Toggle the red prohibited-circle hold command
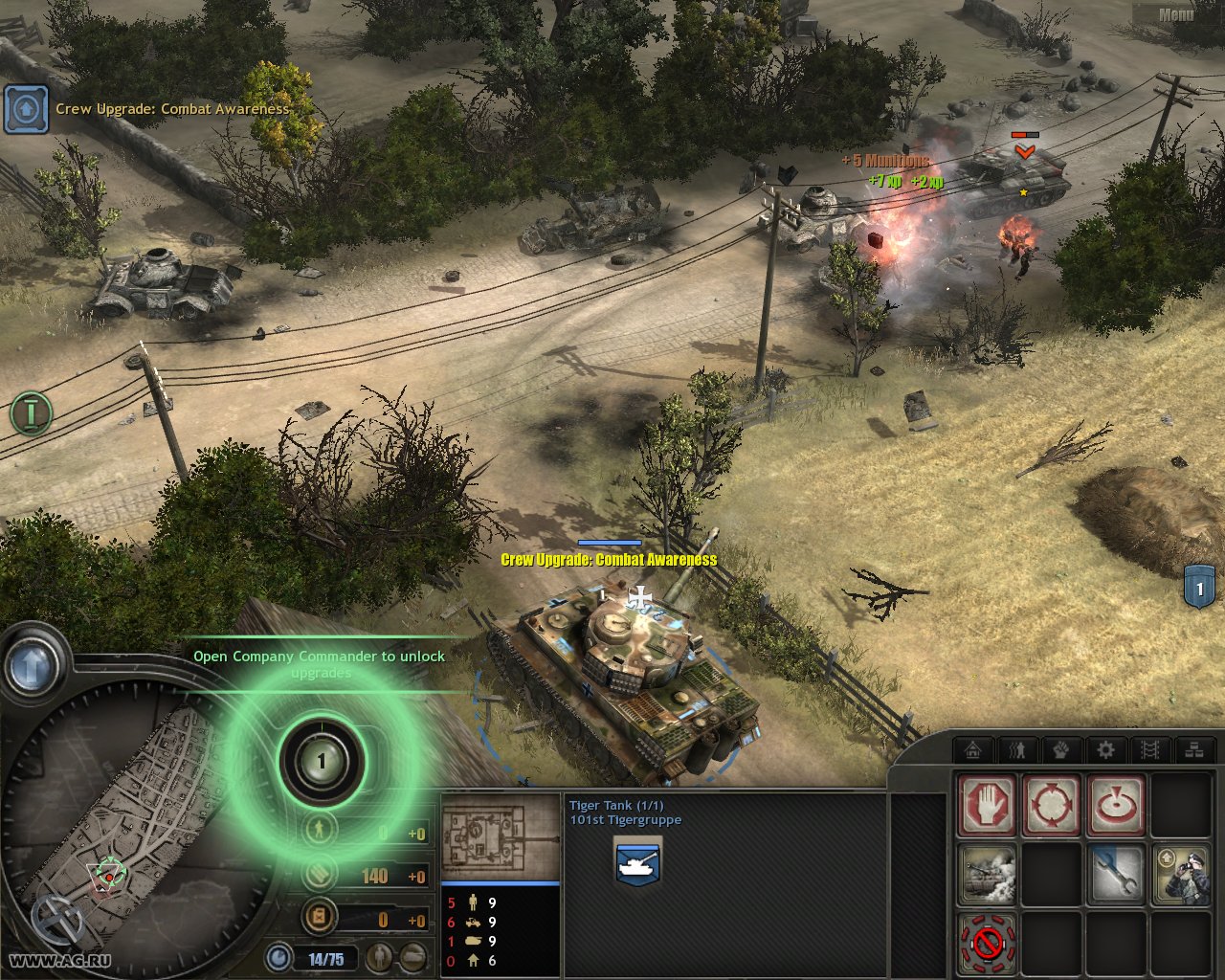The image size is (1225, 980). coord(987,943)
